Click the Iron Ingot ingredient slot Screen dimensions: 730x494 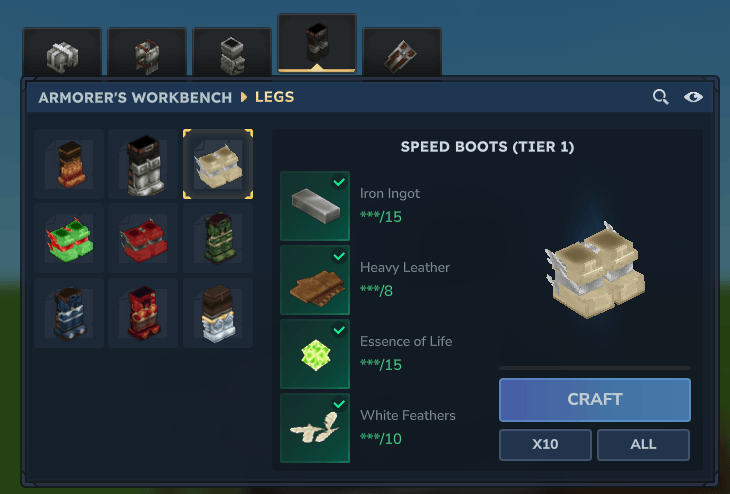point(315,206)
